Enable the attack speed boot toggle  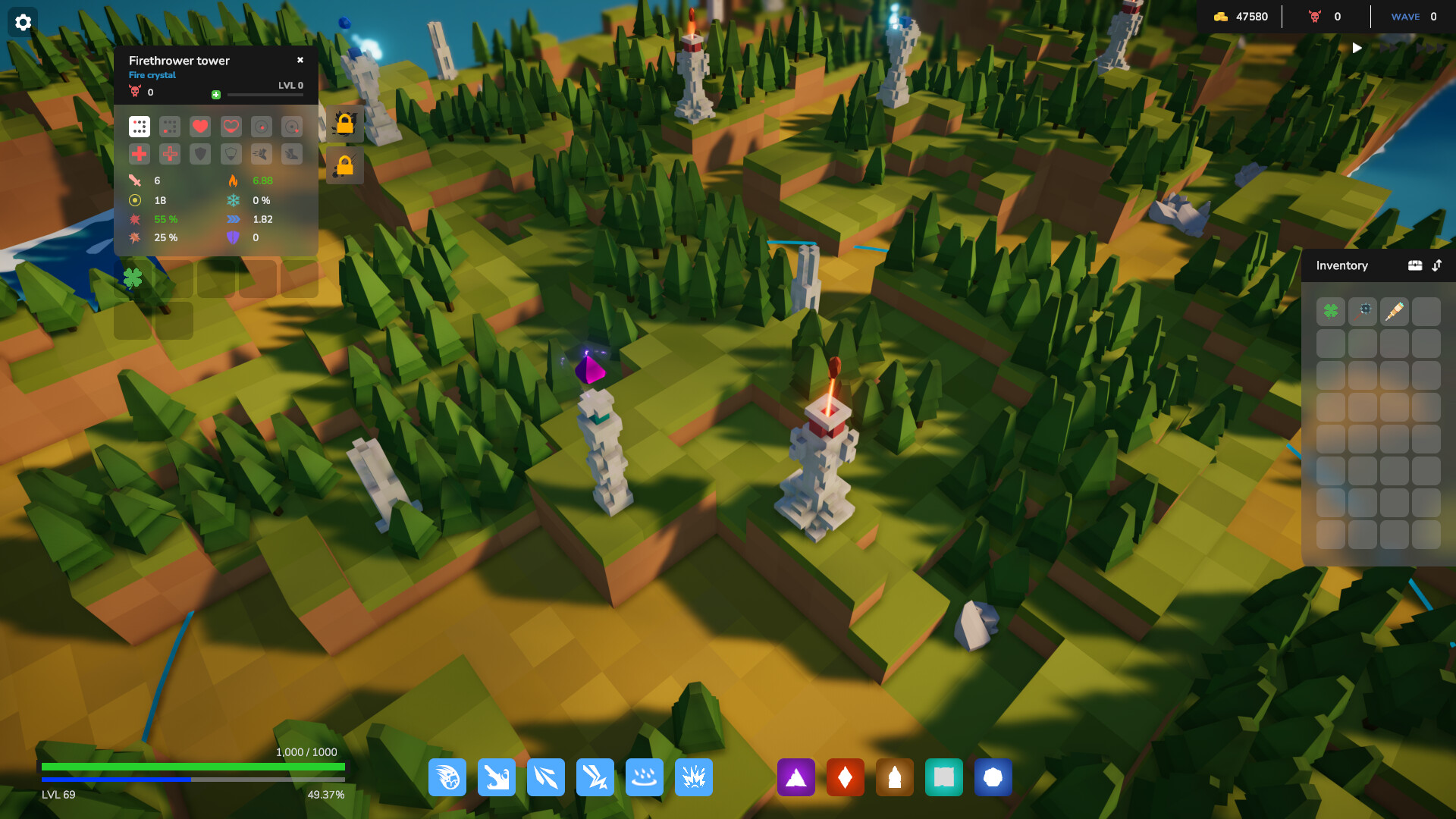(x=262, y=154)
